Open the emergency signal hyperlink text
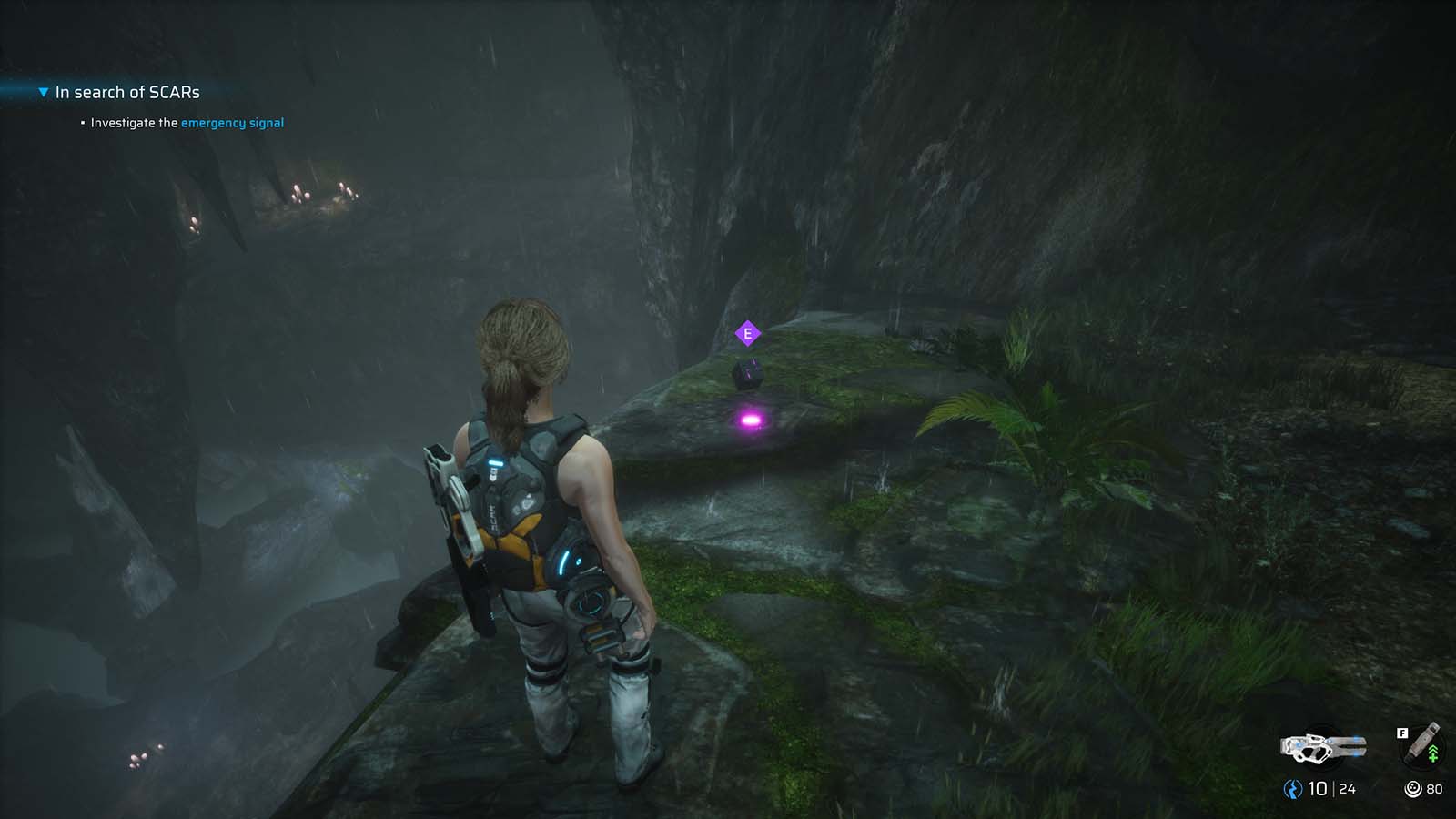Viewport: 1456px width, 819px height. pos(232,122)
